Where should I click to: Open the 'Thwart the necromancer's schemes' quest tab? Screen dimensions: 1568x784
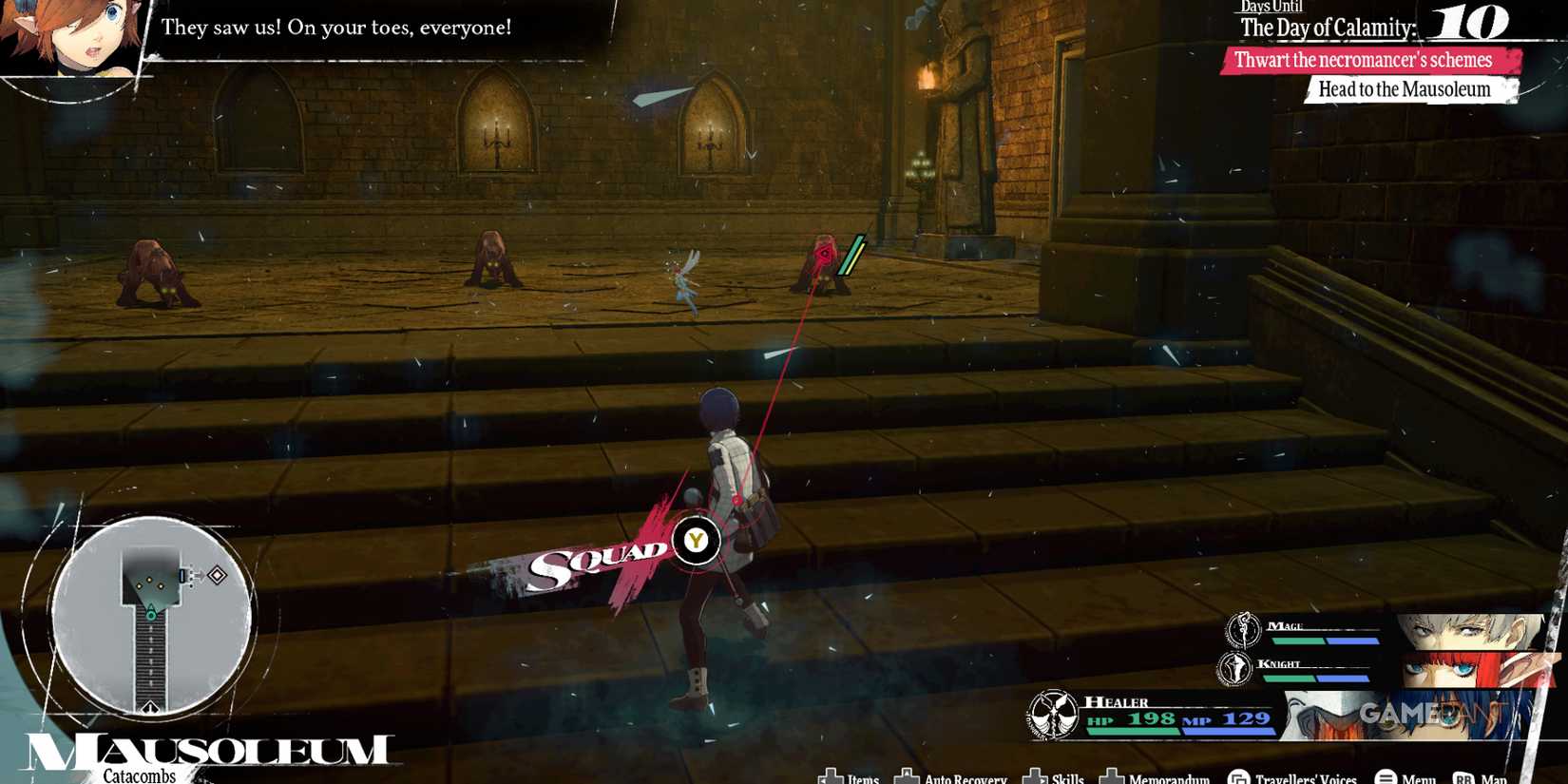(x=1366, y=59)
